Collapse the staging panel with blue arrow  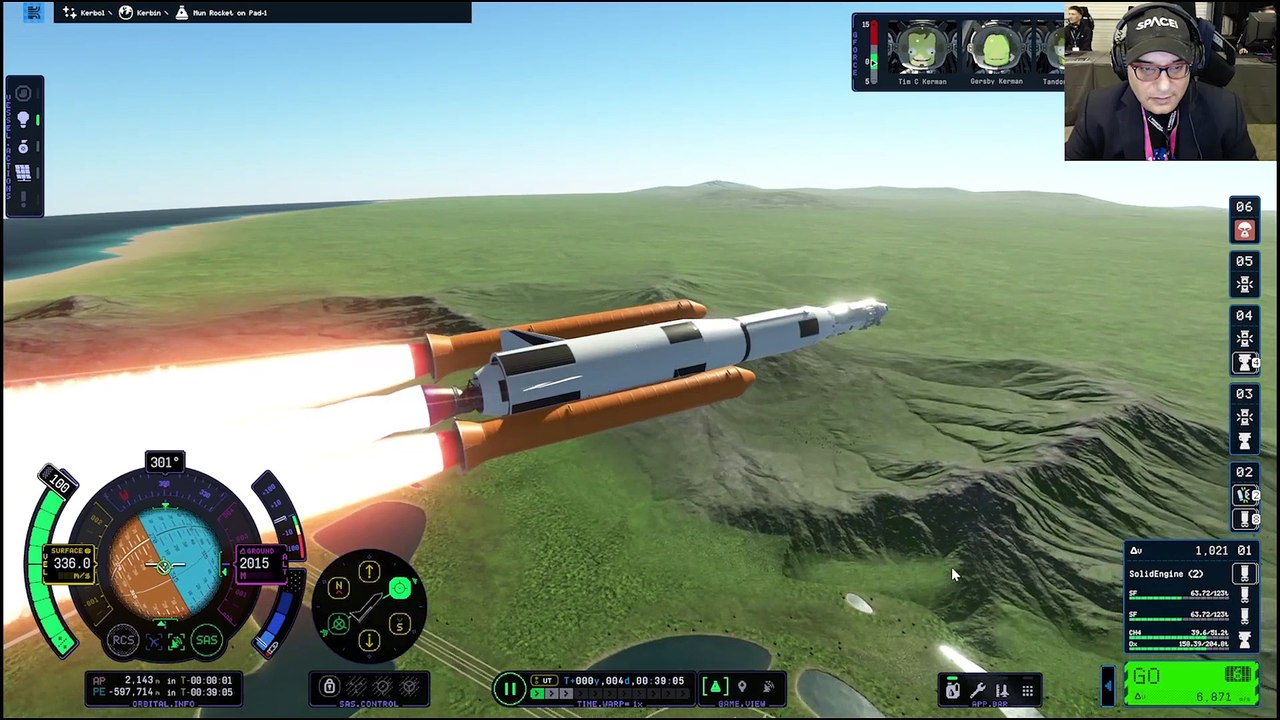pos(1107,685)
